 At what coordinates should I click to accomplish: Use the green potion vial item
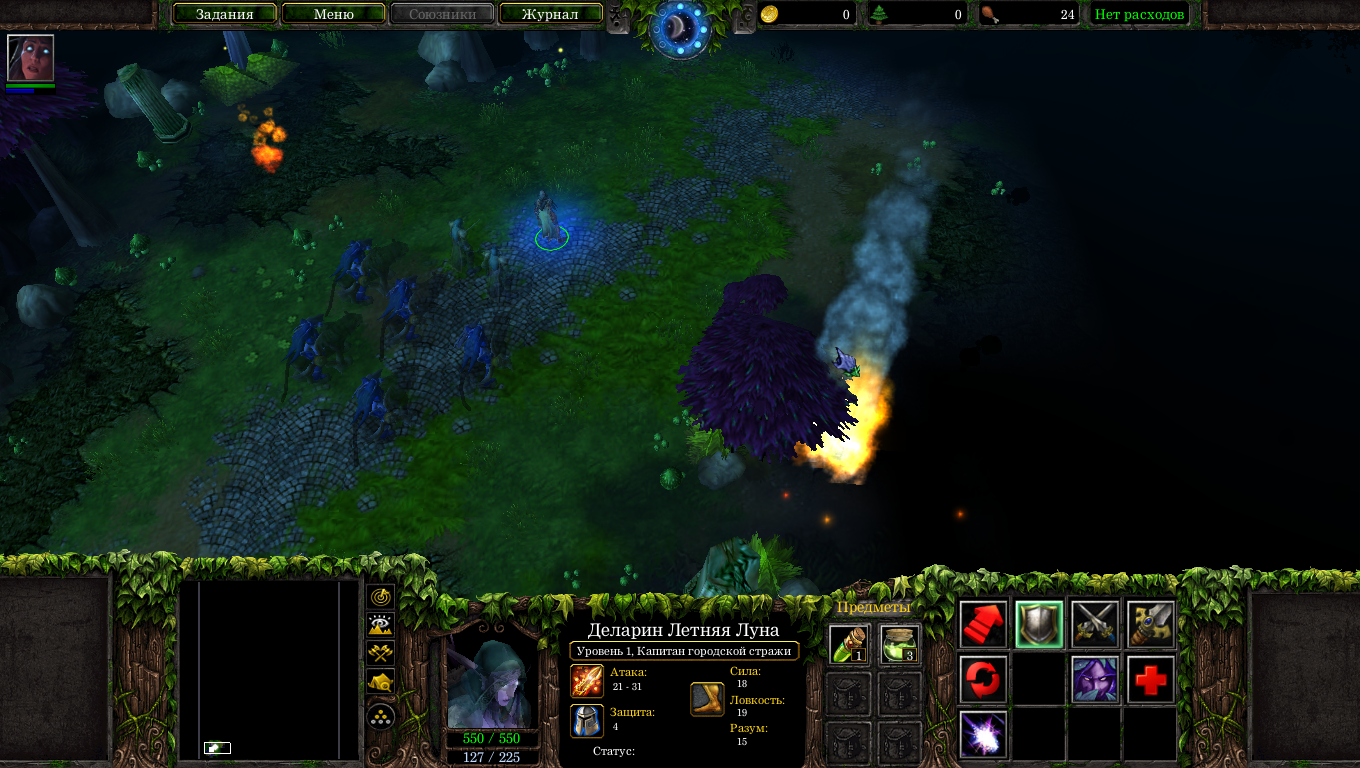[849, 645]
